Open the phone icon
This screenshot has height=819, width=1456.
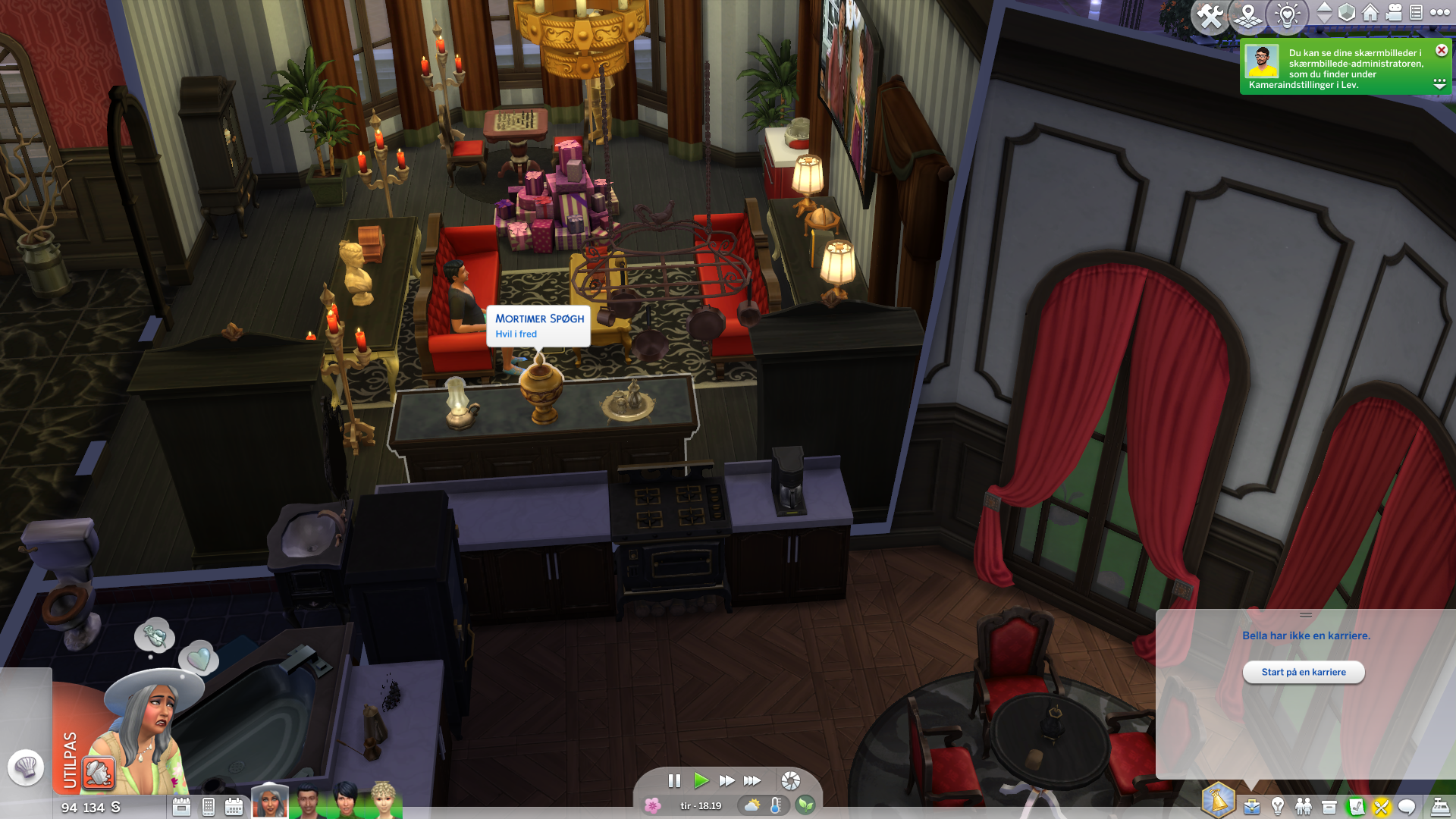(209, 807)
